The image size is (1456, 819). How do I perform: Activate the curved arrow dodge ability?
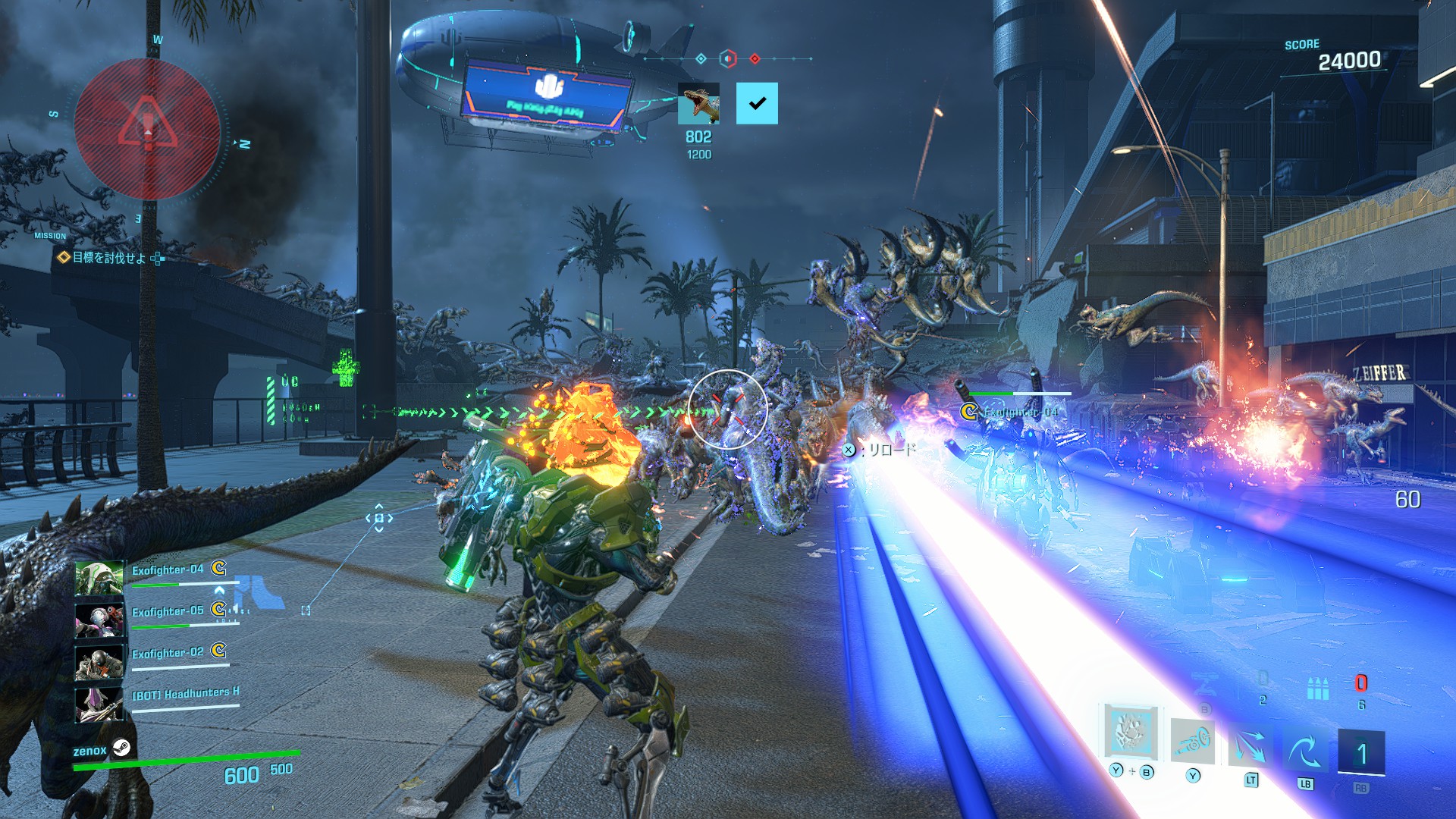pyautogui.click(x=1304, y=749)
